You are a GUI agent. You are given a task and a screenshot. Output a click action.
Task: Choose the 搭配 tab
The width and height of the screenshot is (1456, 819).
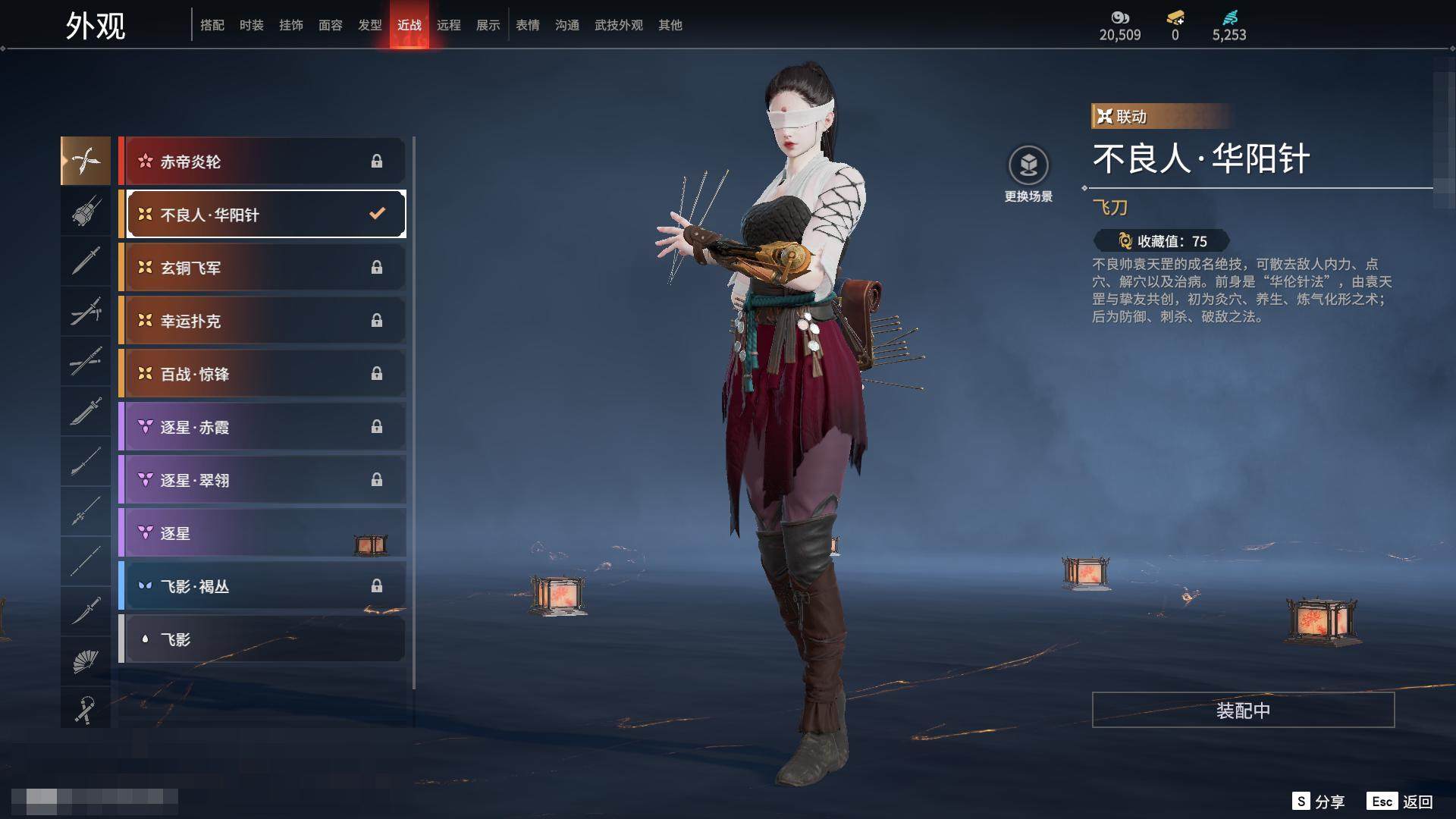click(x=212, y=26)
